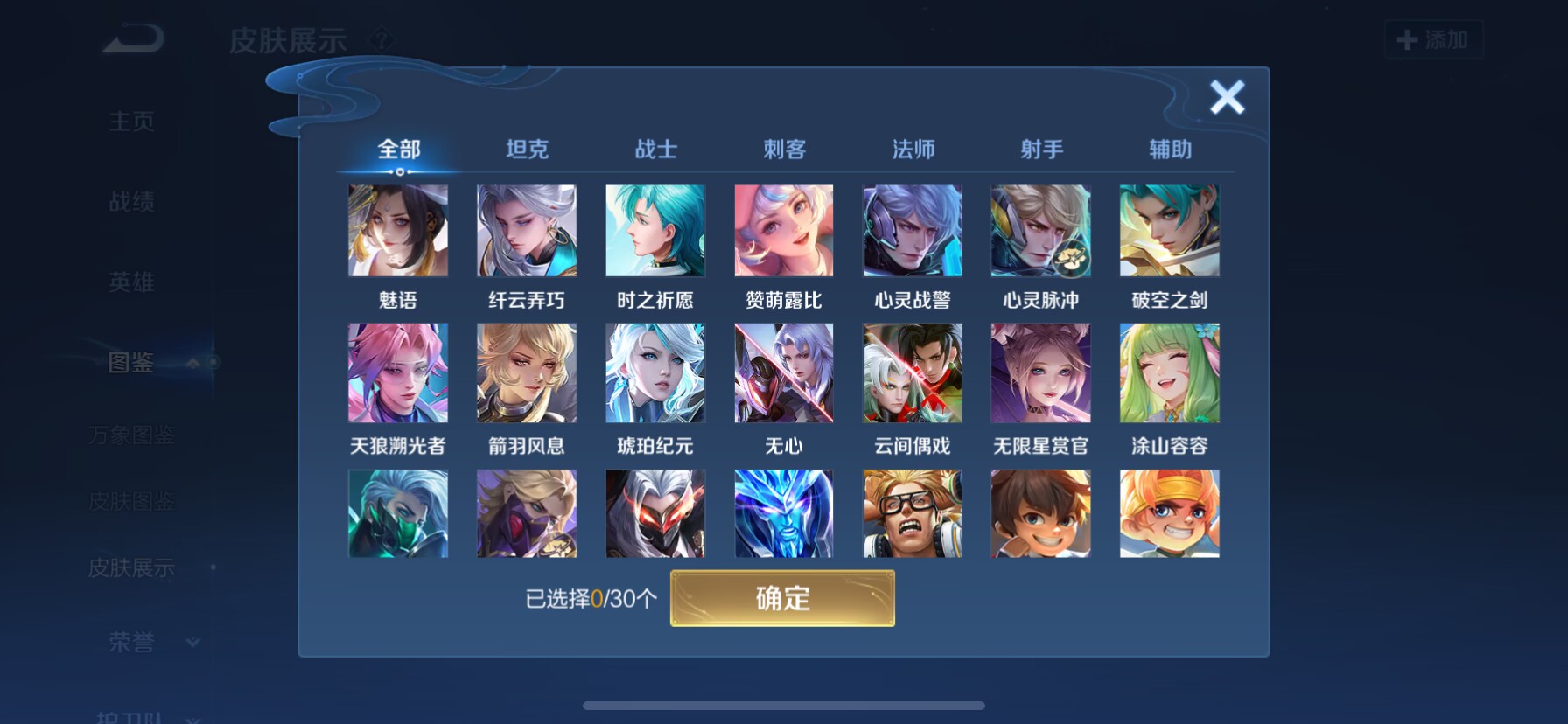Viewport: 1568px width, 724px height.
Task: Toggle selection of the 赞萌露比 skin
Action: [783, 230]
